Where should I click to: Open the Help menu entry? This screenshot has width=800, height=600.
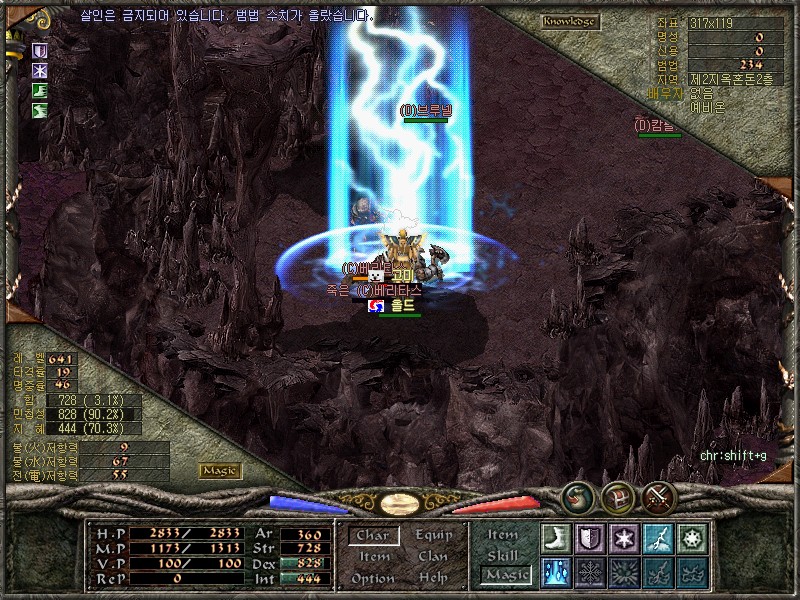click(433, 578)
